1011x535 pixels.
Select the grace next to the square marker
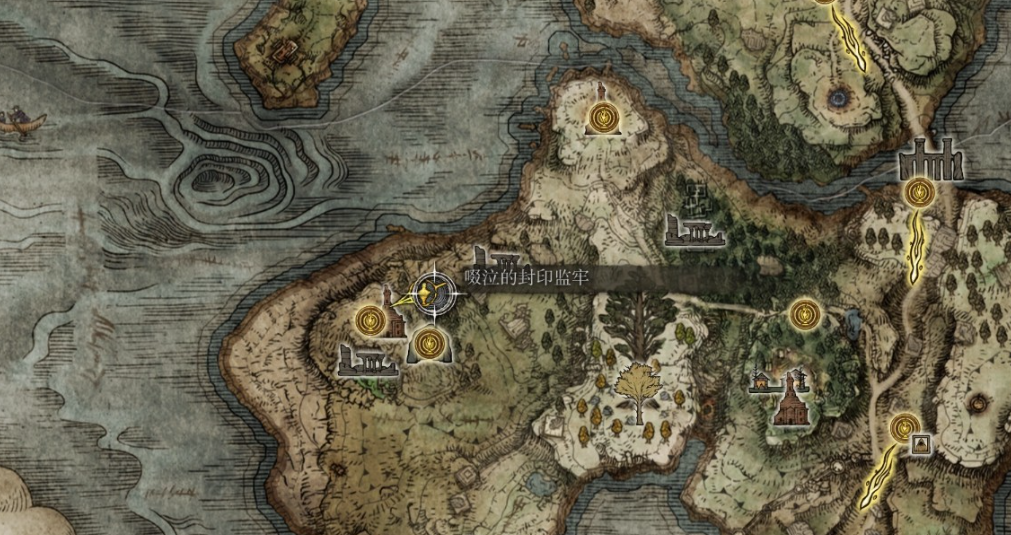(x=901, y=428)
